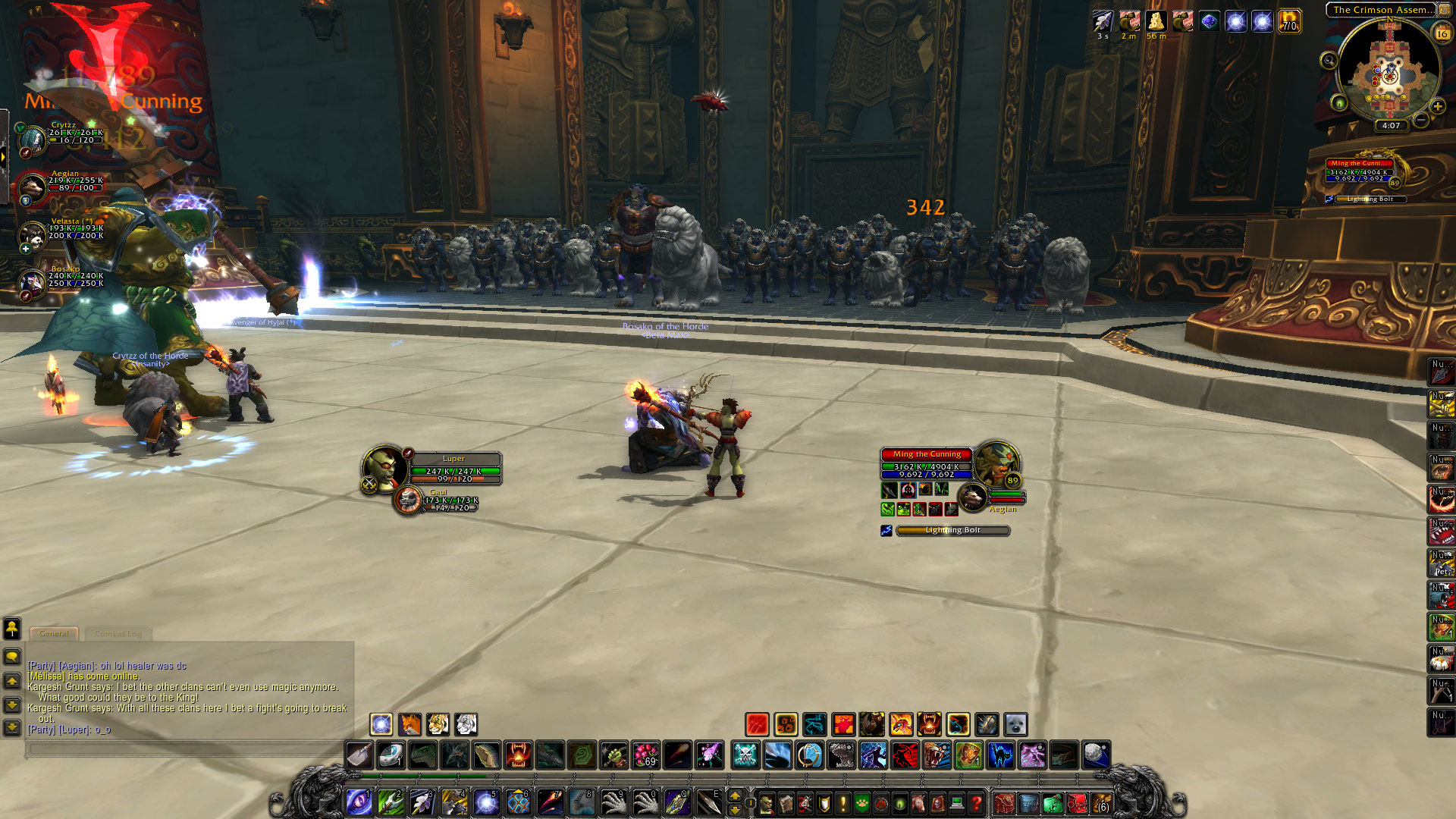Zoom out the minimap with the minus button
Image resolution: width=1456 pixels, height=819 pixels.
click(1421, 120)
